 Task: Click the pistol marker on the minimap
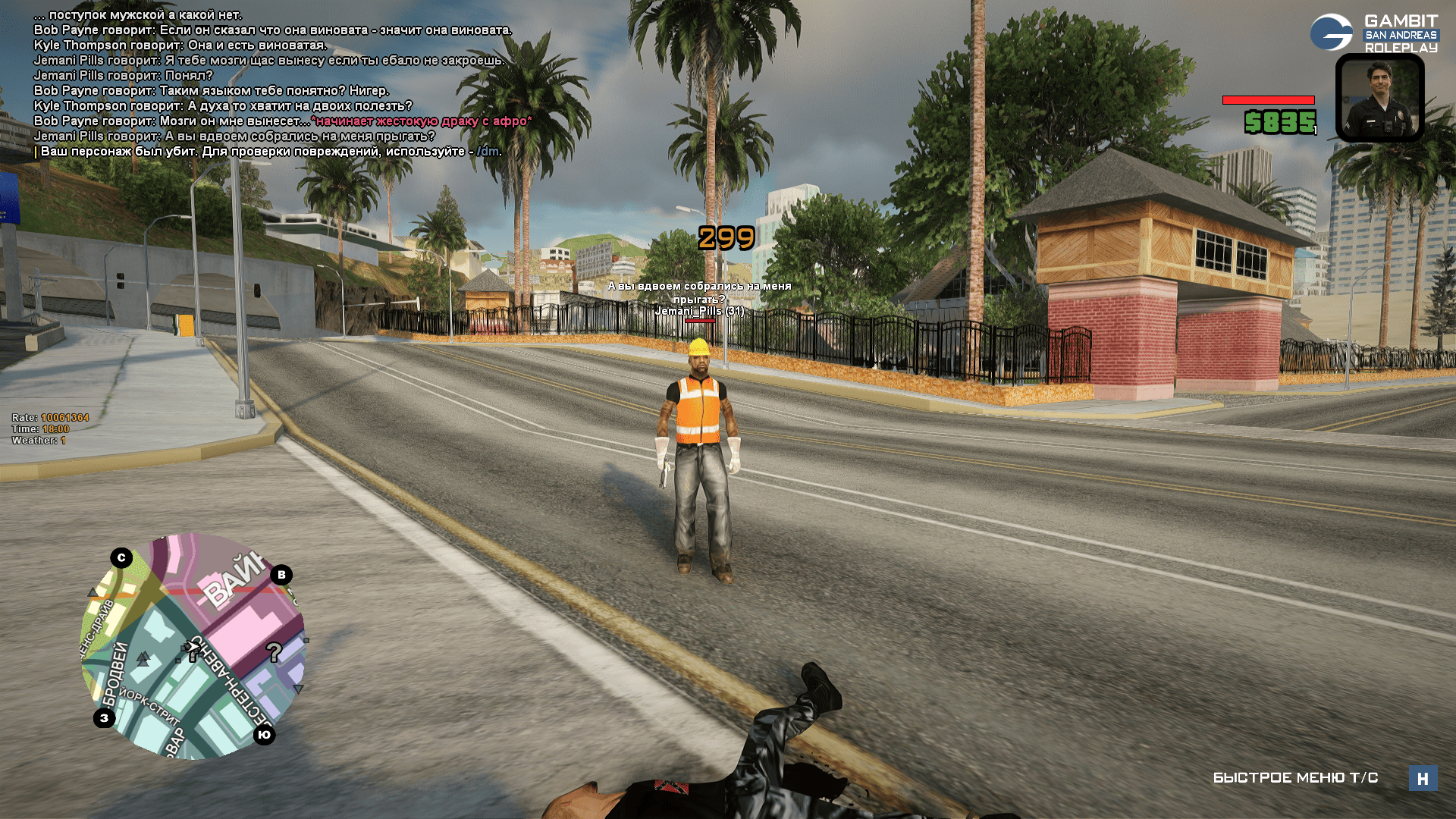point(191,651)
